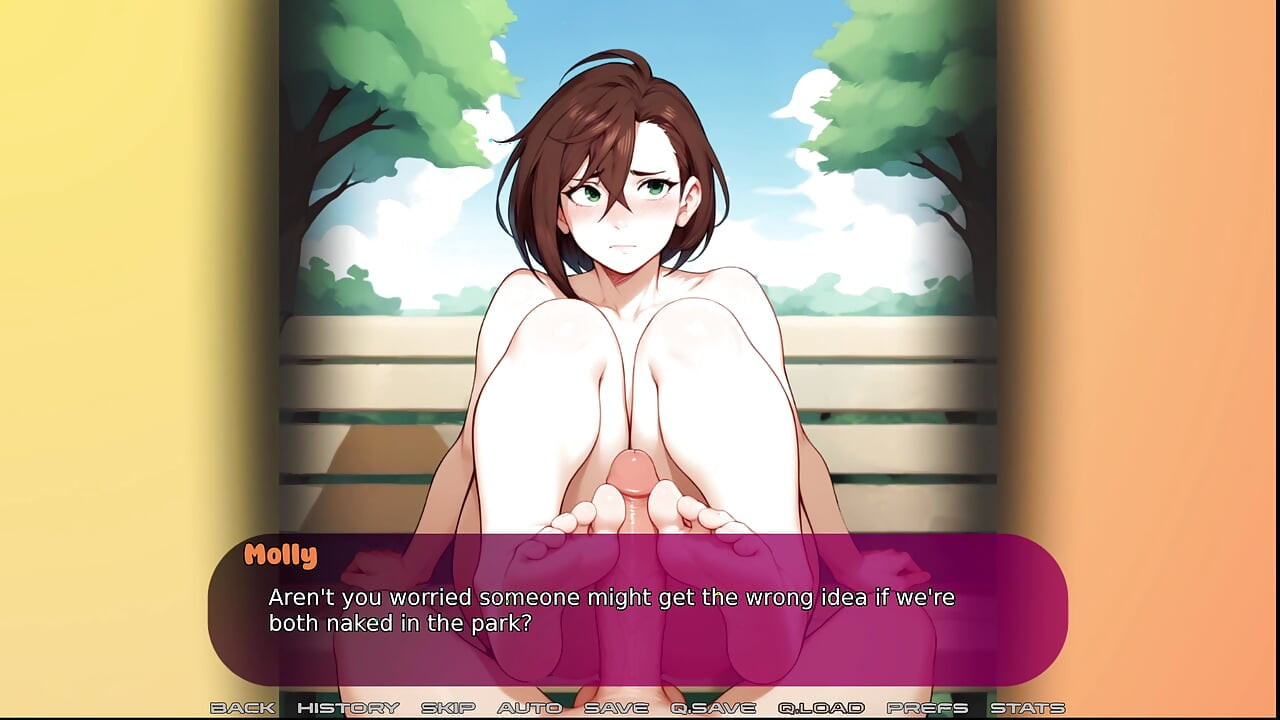Open the Prefs settings screen
Viewport: 1280px width, 720px height.
[927, 708]
